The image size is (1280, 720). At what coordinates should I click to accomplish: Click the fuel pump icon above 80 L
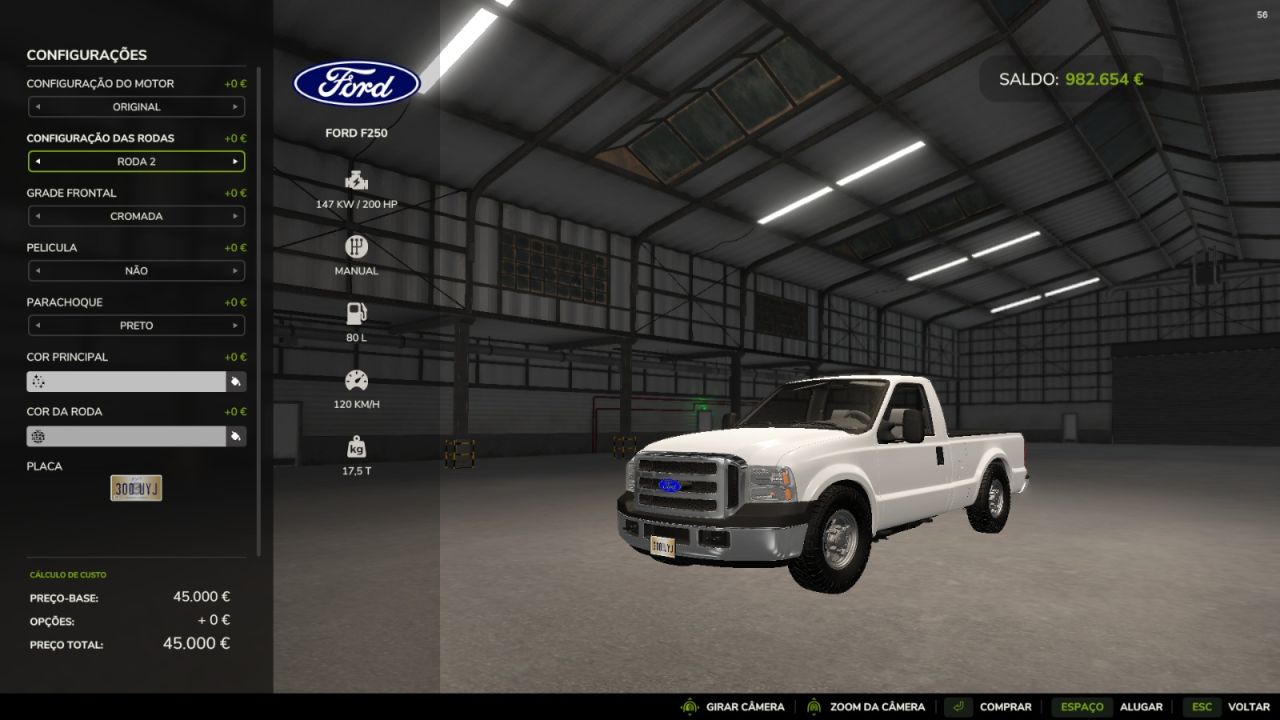pyautogui.click(x=356, y=312)
